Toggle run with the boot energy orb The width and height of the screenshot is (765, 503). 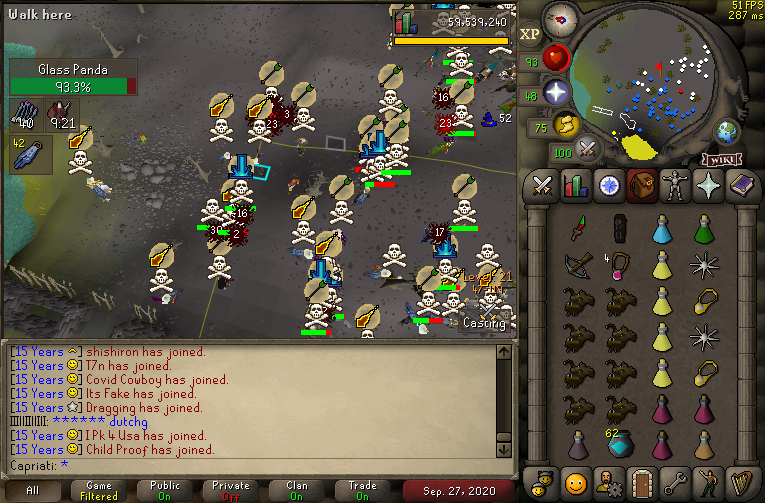click(567, 125)
